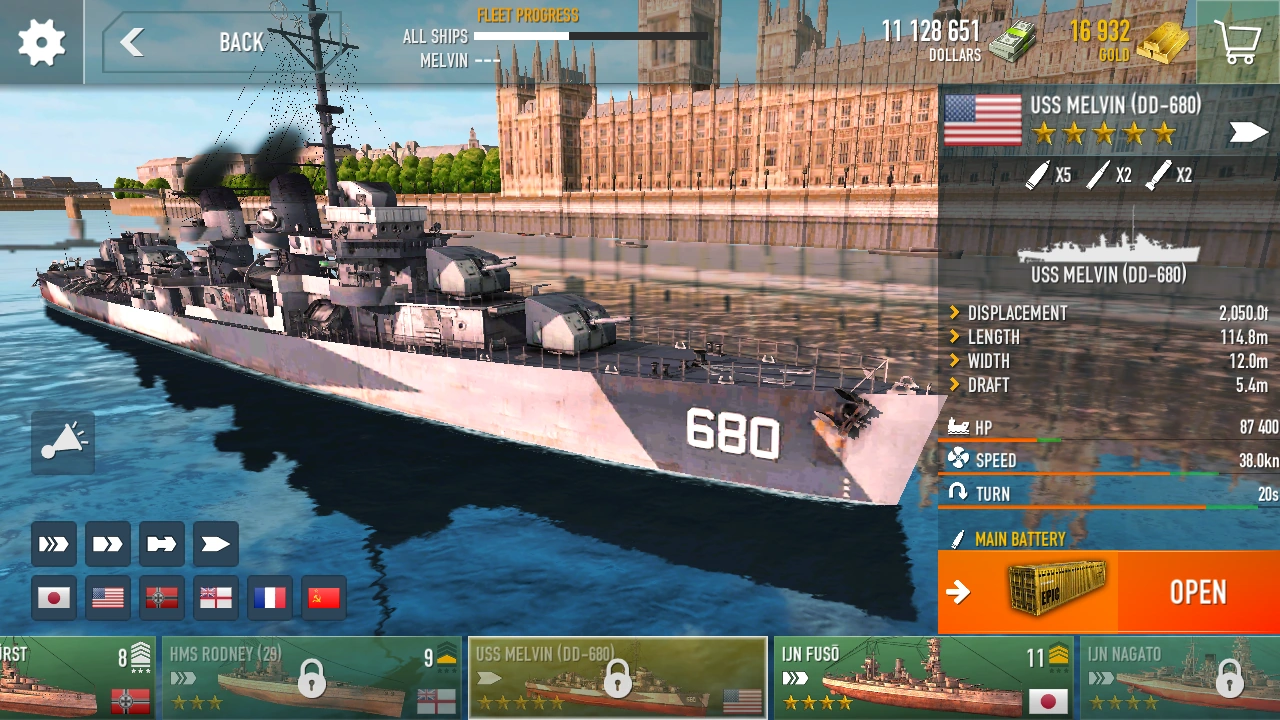Select the German navy flag filter
Screen dimensions: 1280x720
pyautogui.click(x=162, y=597)
